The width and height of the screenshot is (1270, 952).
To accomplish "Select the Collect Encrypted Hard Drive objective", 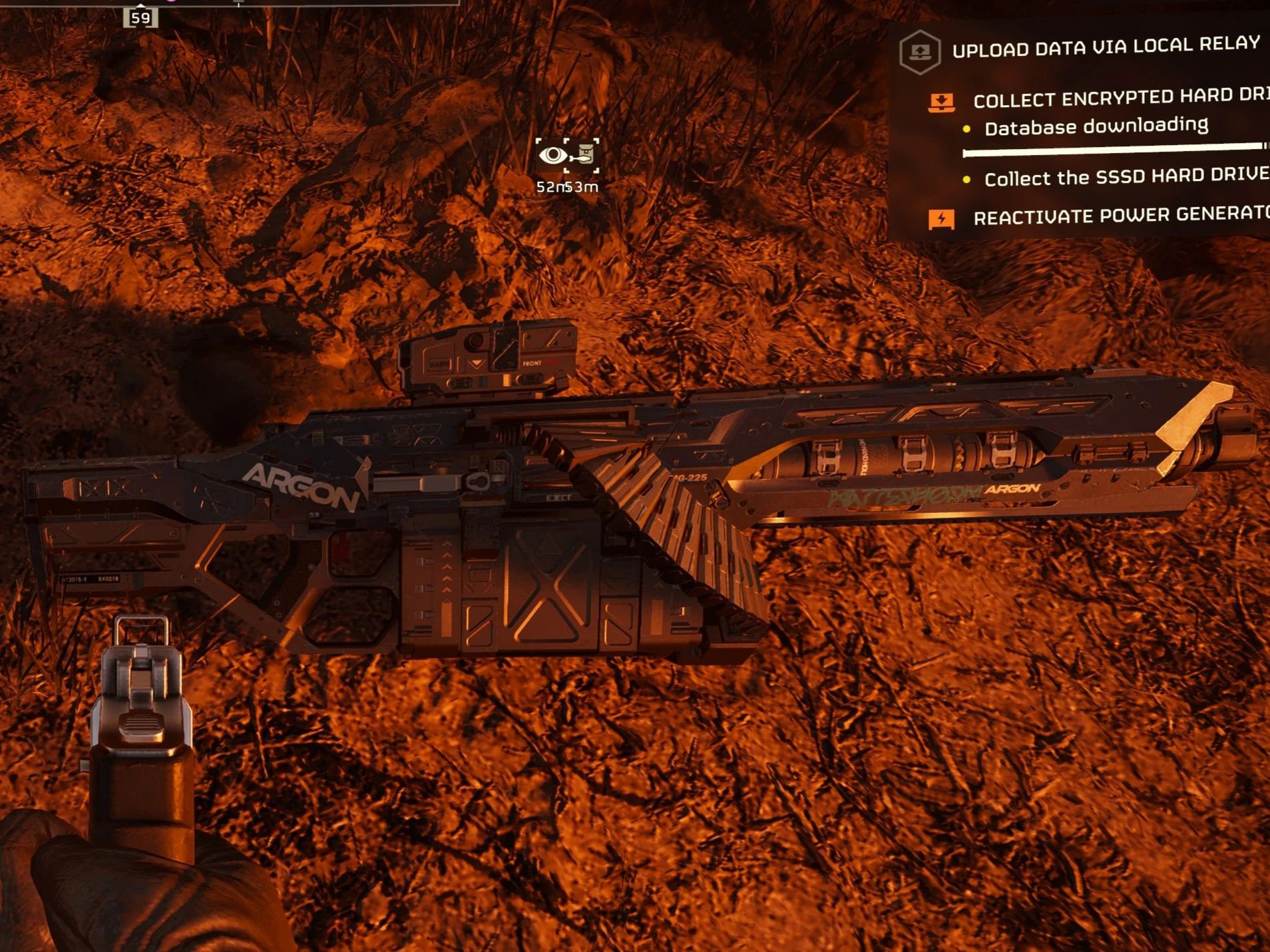I will tap(1120, 98).
